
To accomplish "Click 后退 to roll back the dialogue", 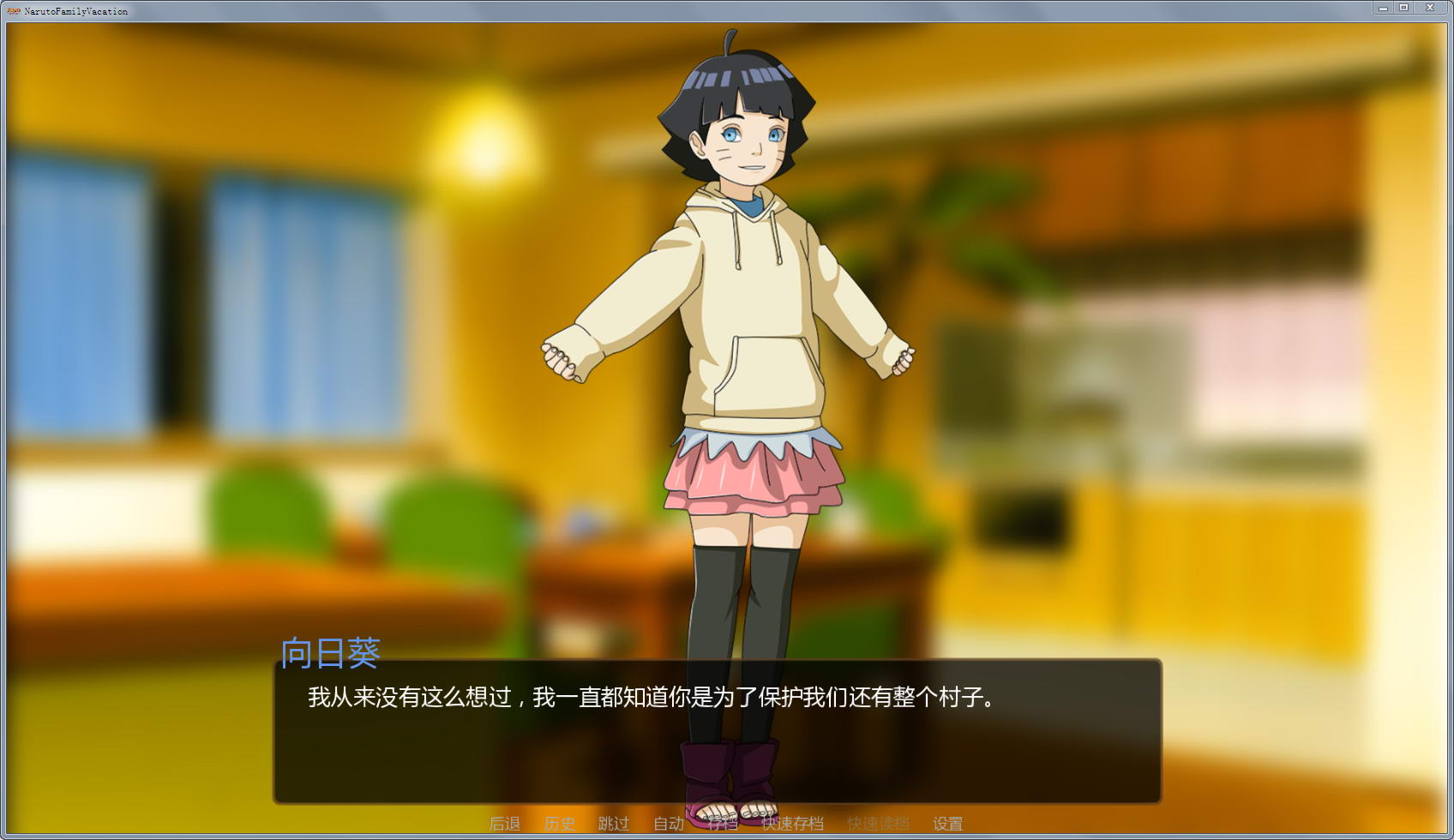I will click(x=506, y=823).
